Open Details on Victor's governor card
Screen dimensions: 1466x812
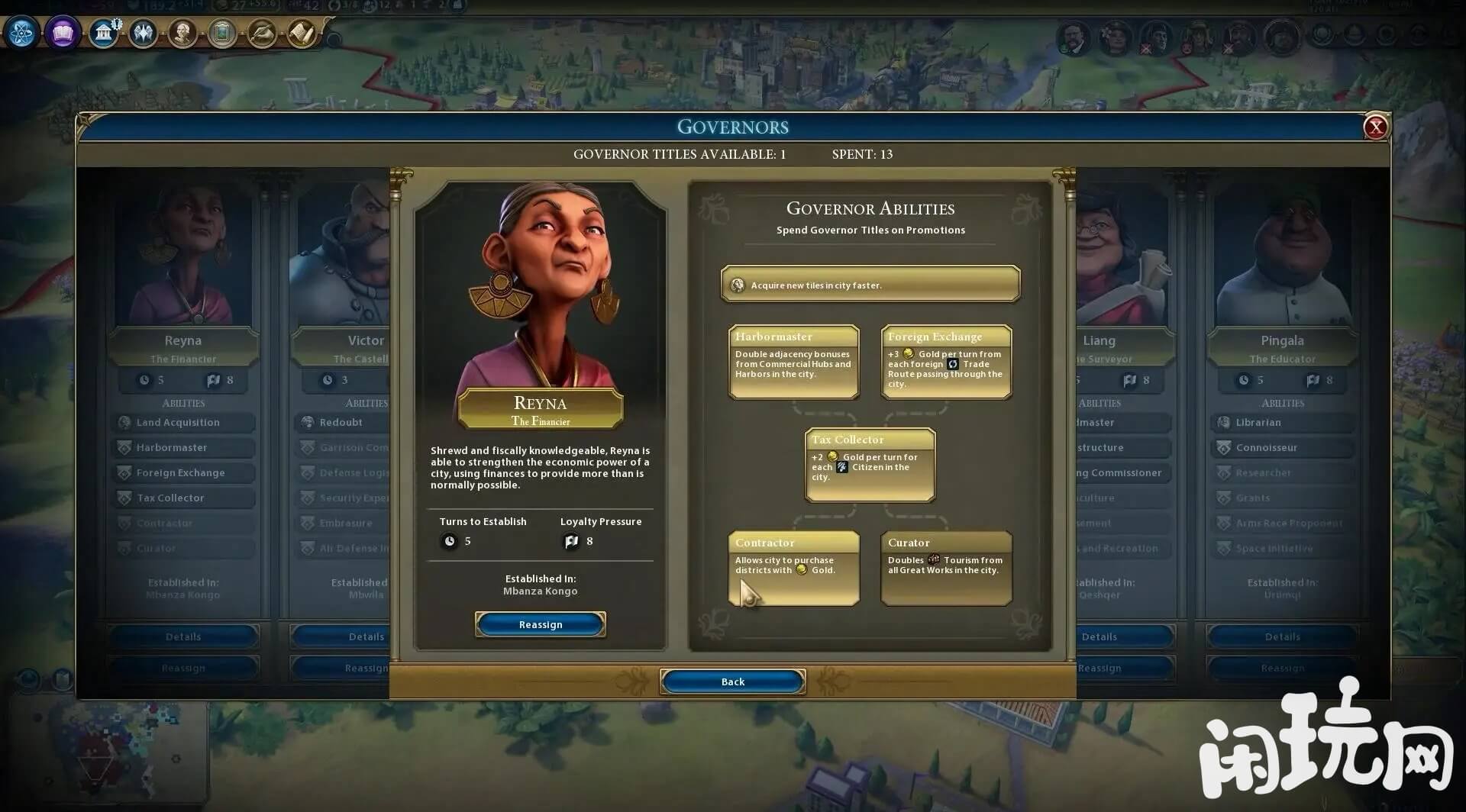point(366,636)
